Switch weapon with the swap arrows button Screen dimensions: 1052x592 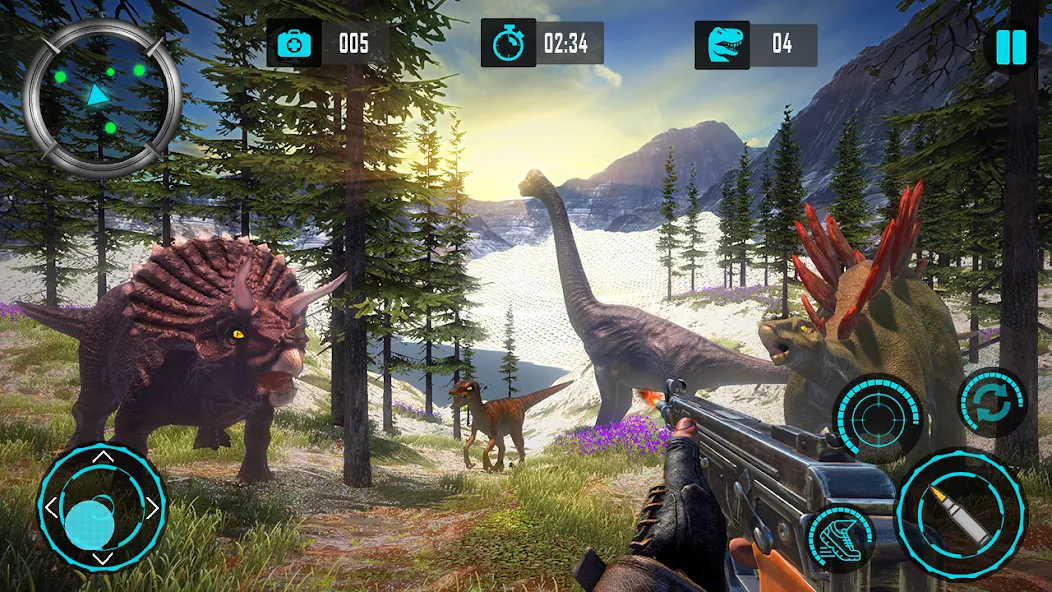991,403
